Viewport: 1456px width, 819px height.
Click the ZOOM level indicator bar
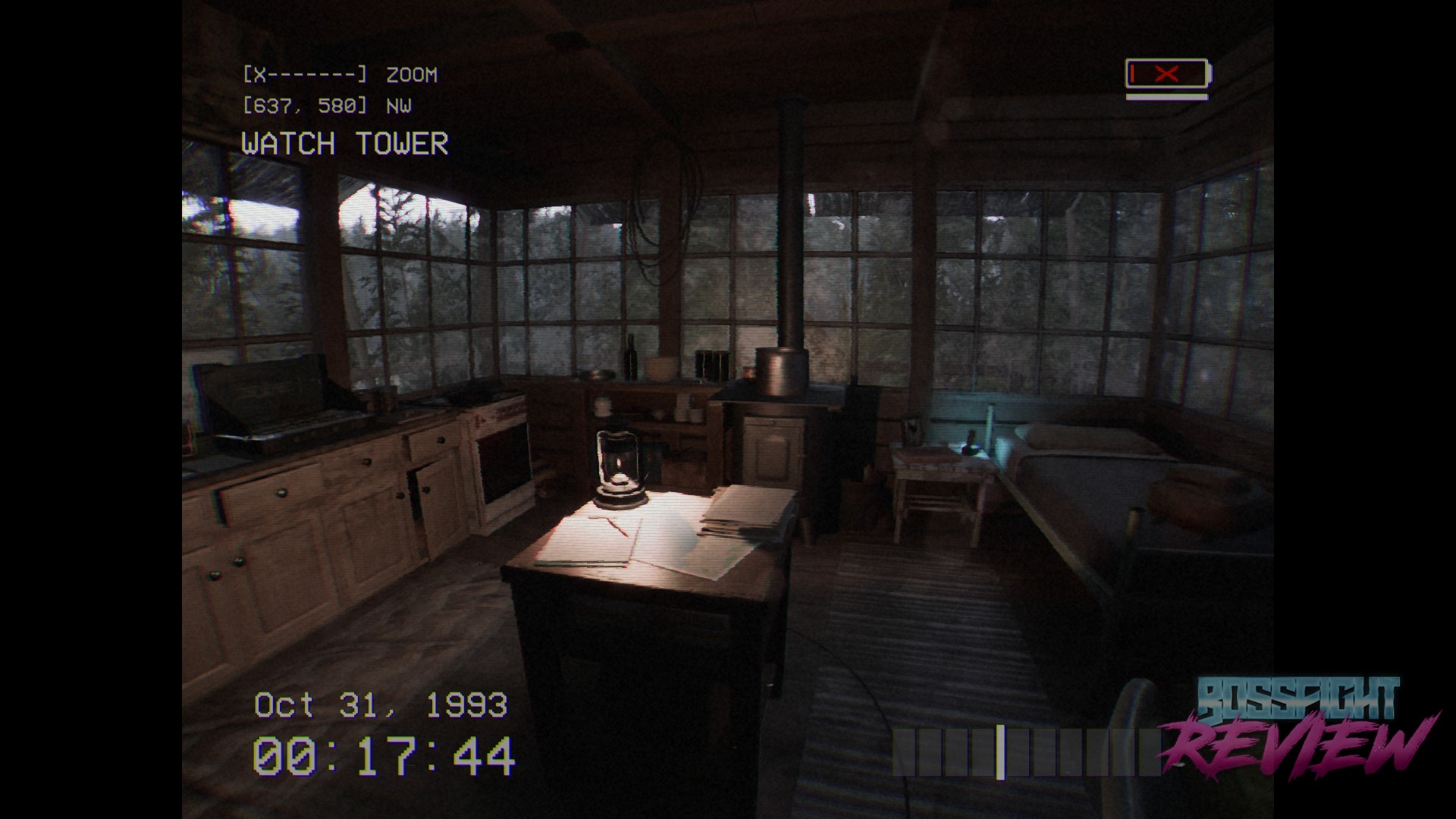305,74
